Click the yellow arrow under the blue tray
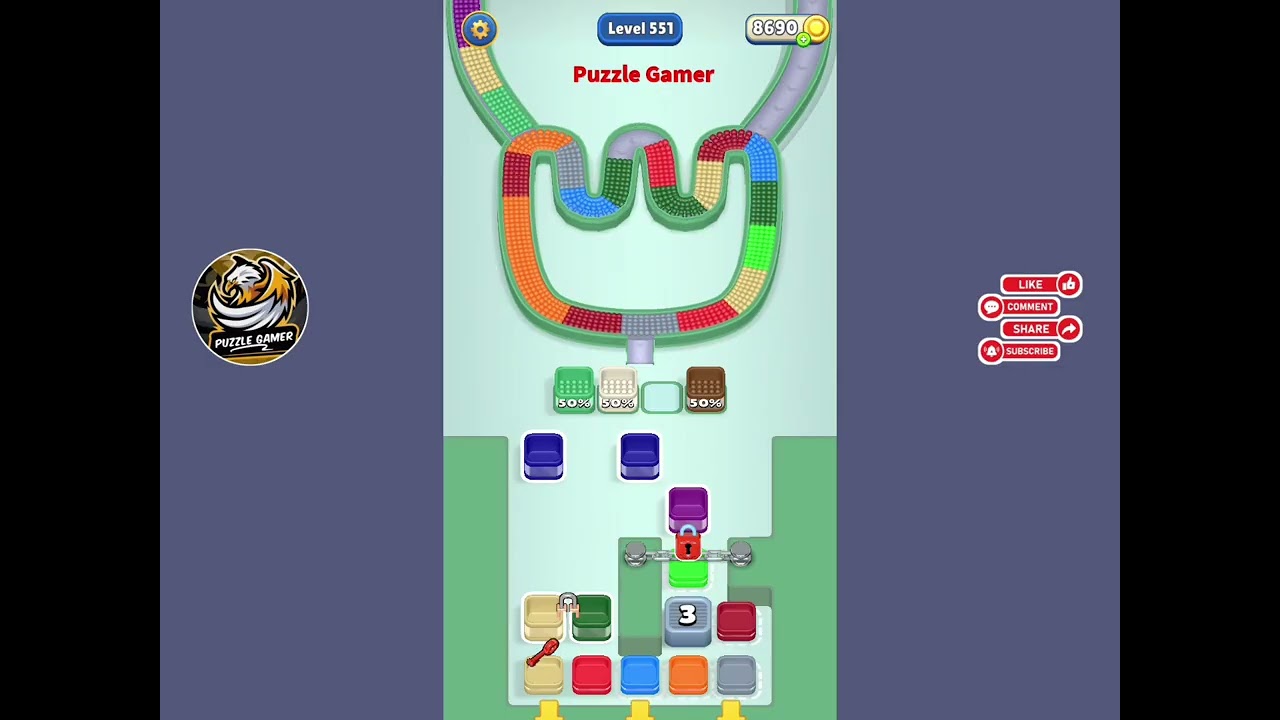 click(x=640, y=711)
